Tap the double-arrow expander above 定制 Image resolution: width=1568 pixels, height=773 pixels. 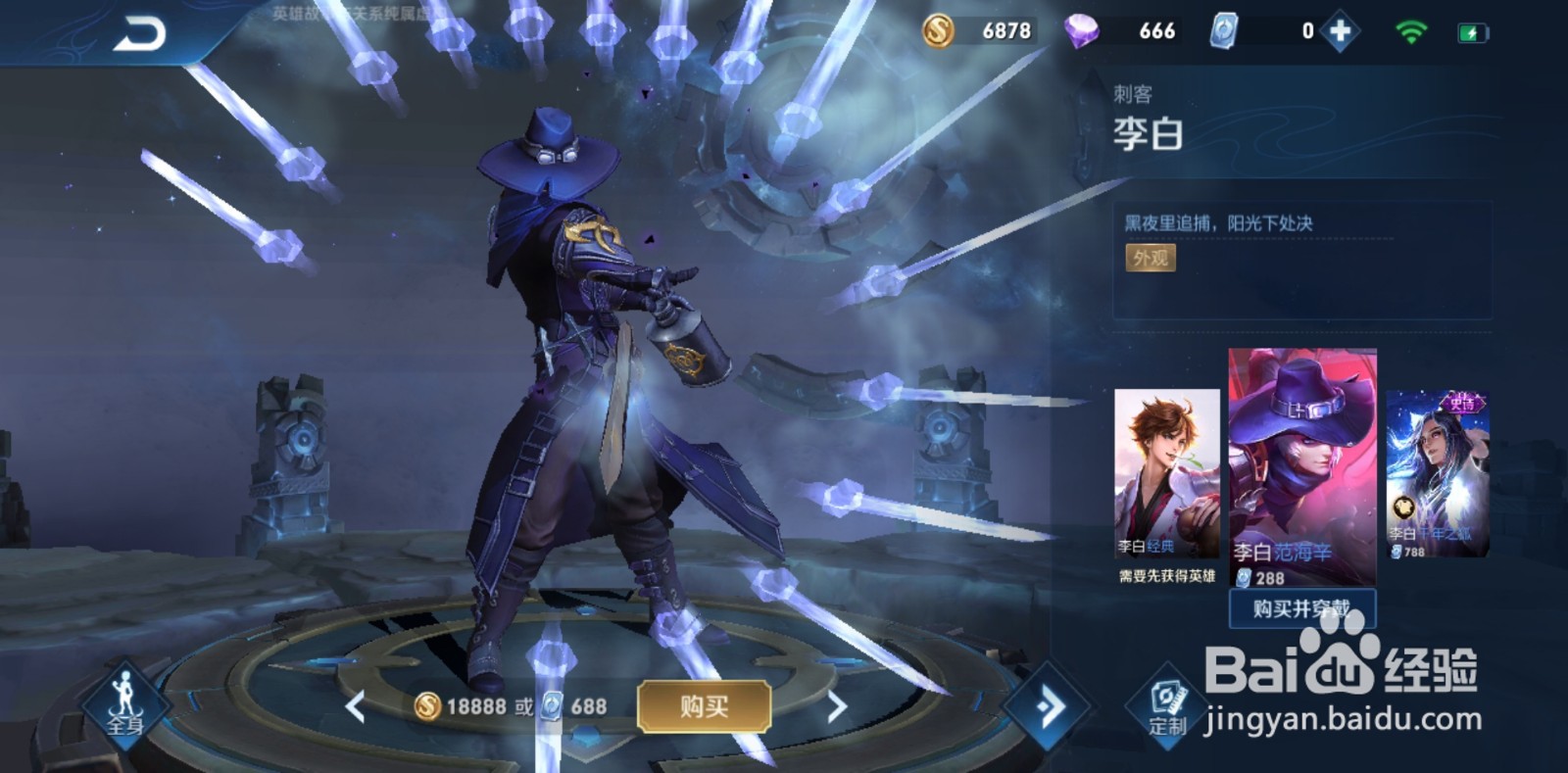coord(1049,703)
